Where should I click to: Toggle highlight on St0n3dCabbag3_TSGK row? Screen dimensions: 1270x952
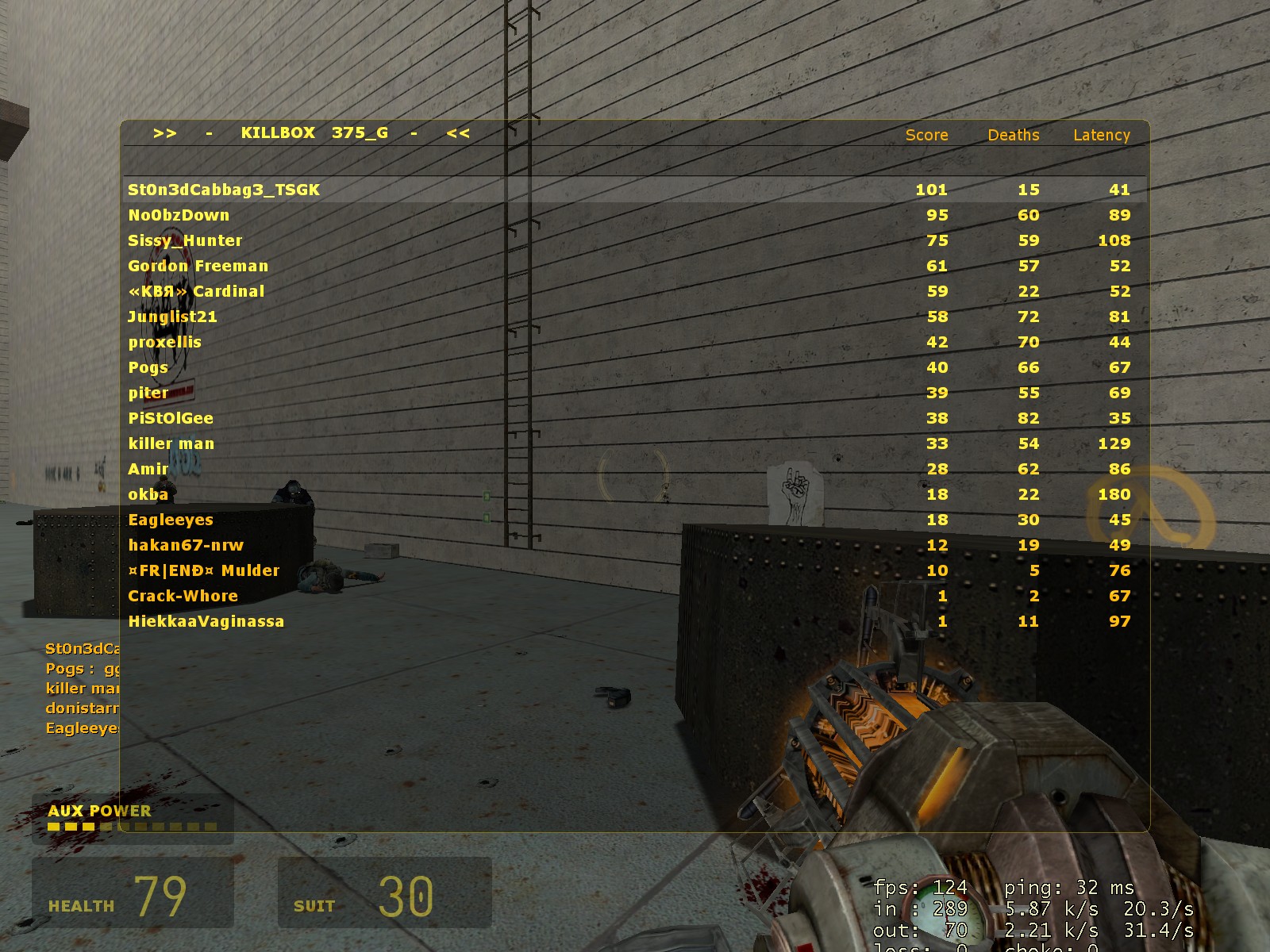(223, 190)
